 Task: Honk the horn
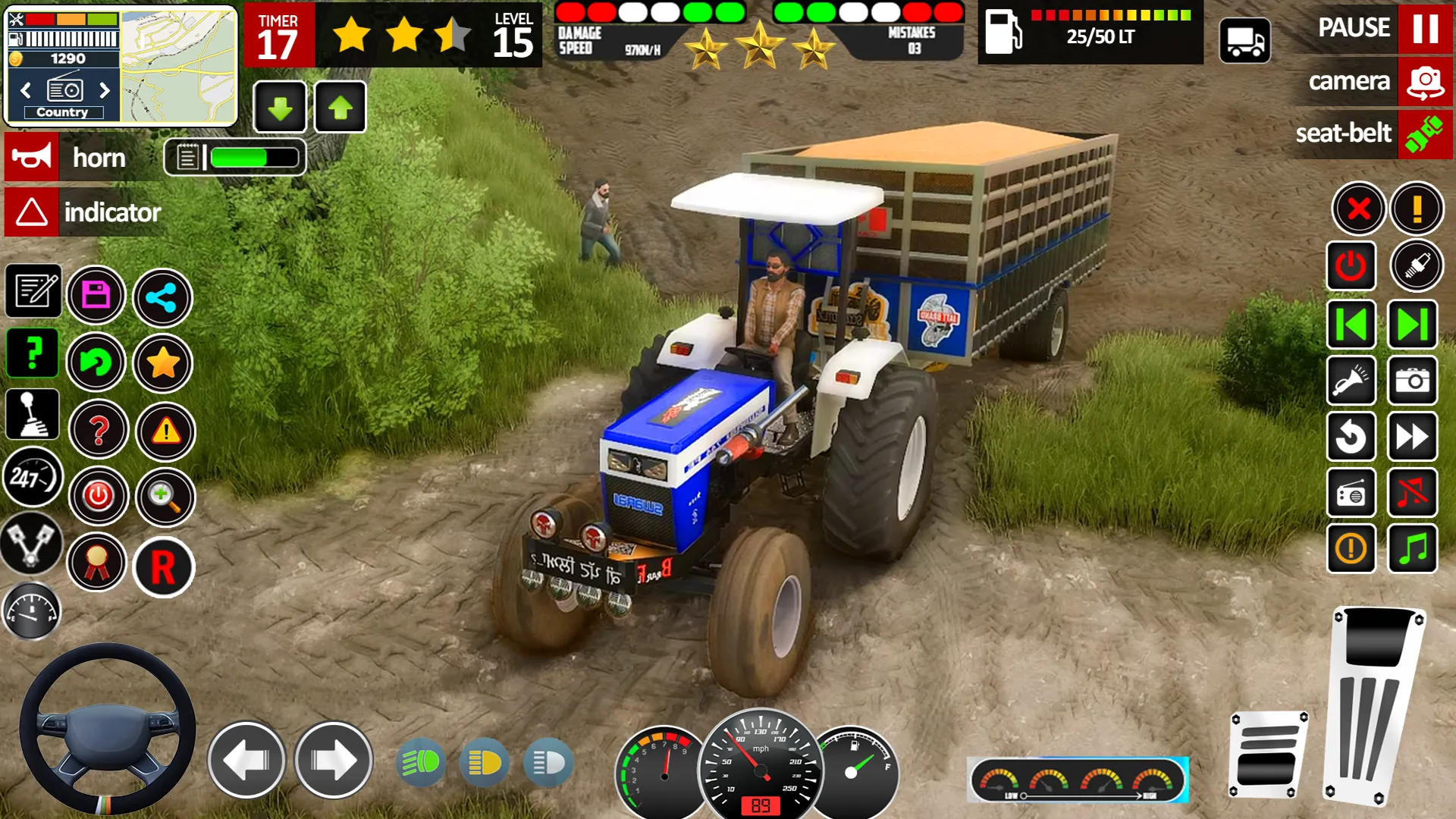[x=32, y=158]
